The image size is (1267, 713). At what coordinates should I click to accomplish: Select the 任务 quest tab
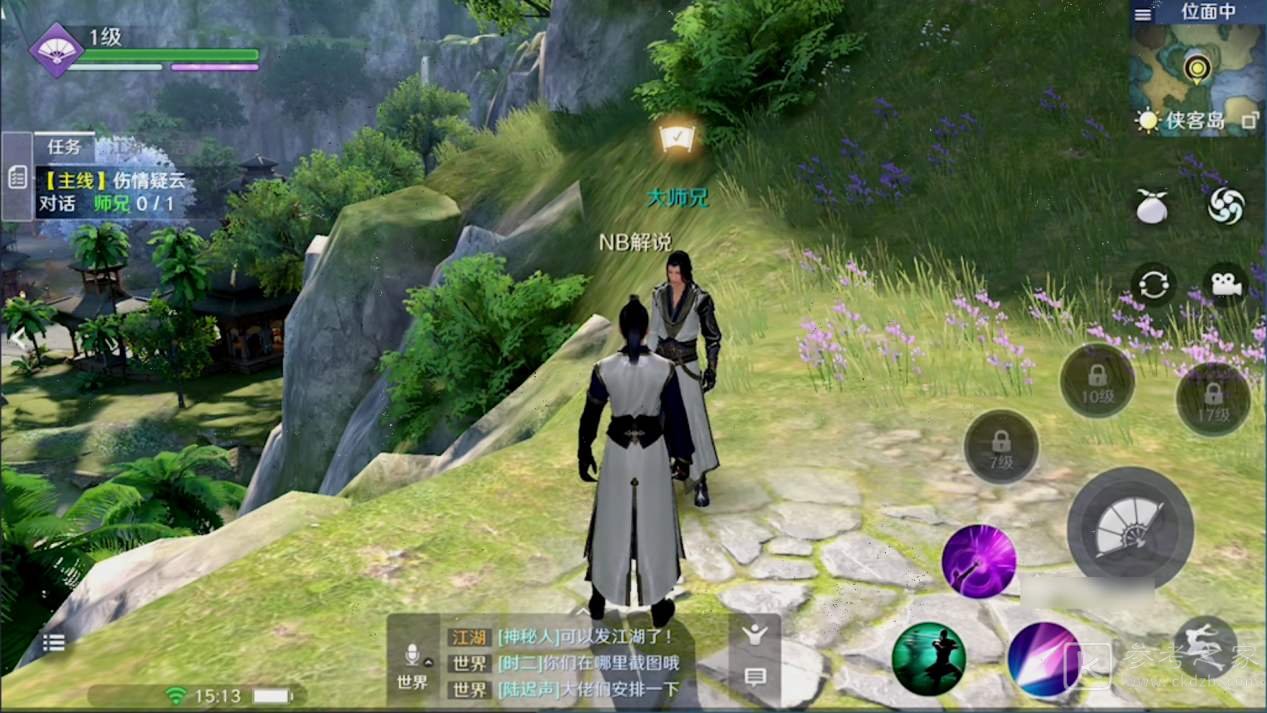coord(64,146)
